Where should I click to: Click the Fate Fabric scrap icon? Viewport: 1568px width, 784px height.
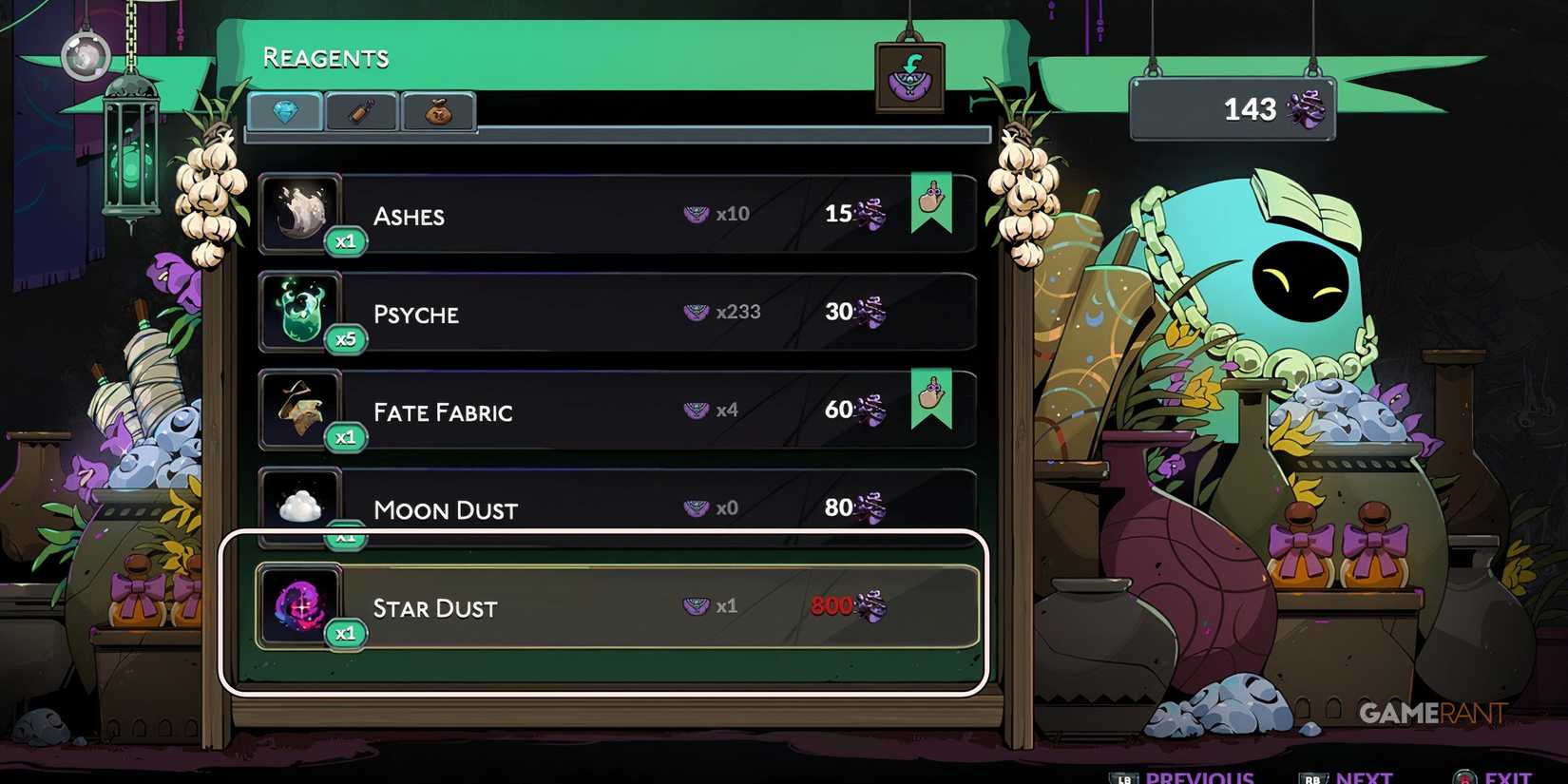(301, 410)
